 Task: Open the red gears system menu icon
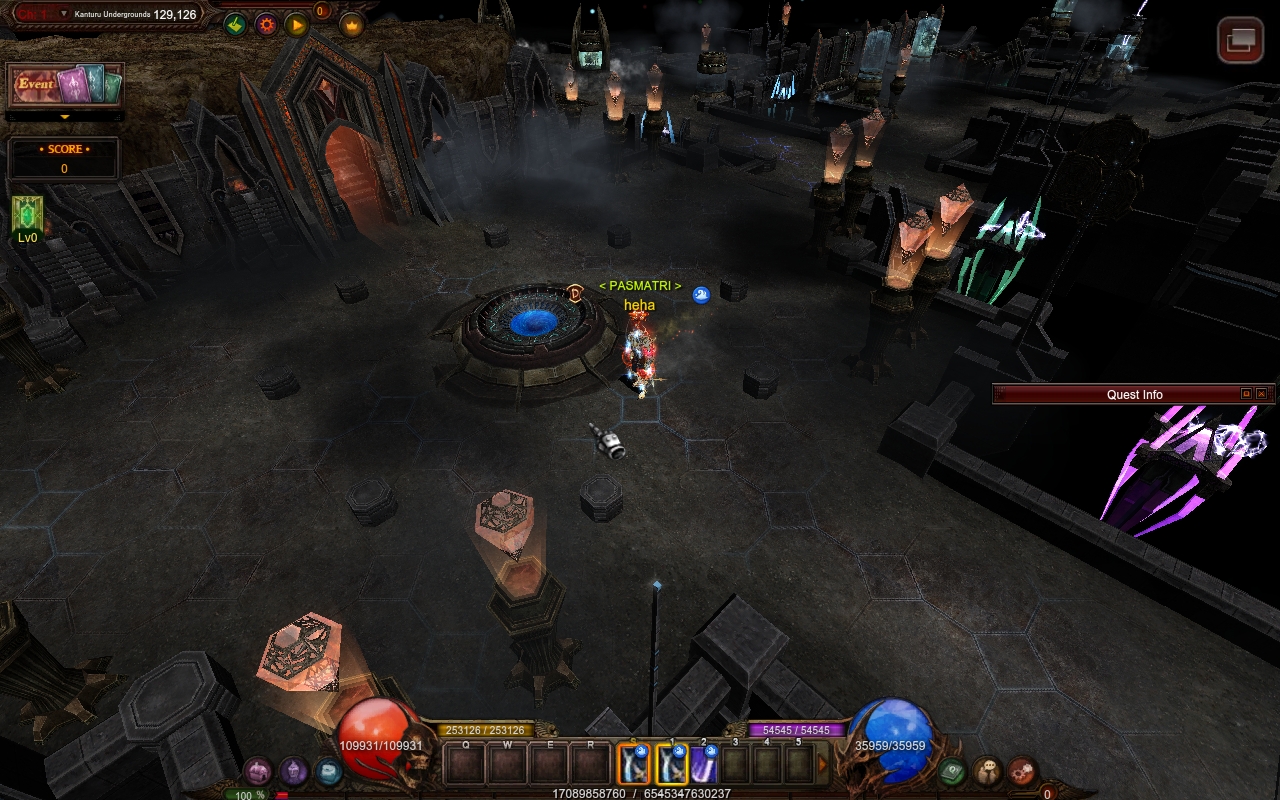[x=1022, y=771]
